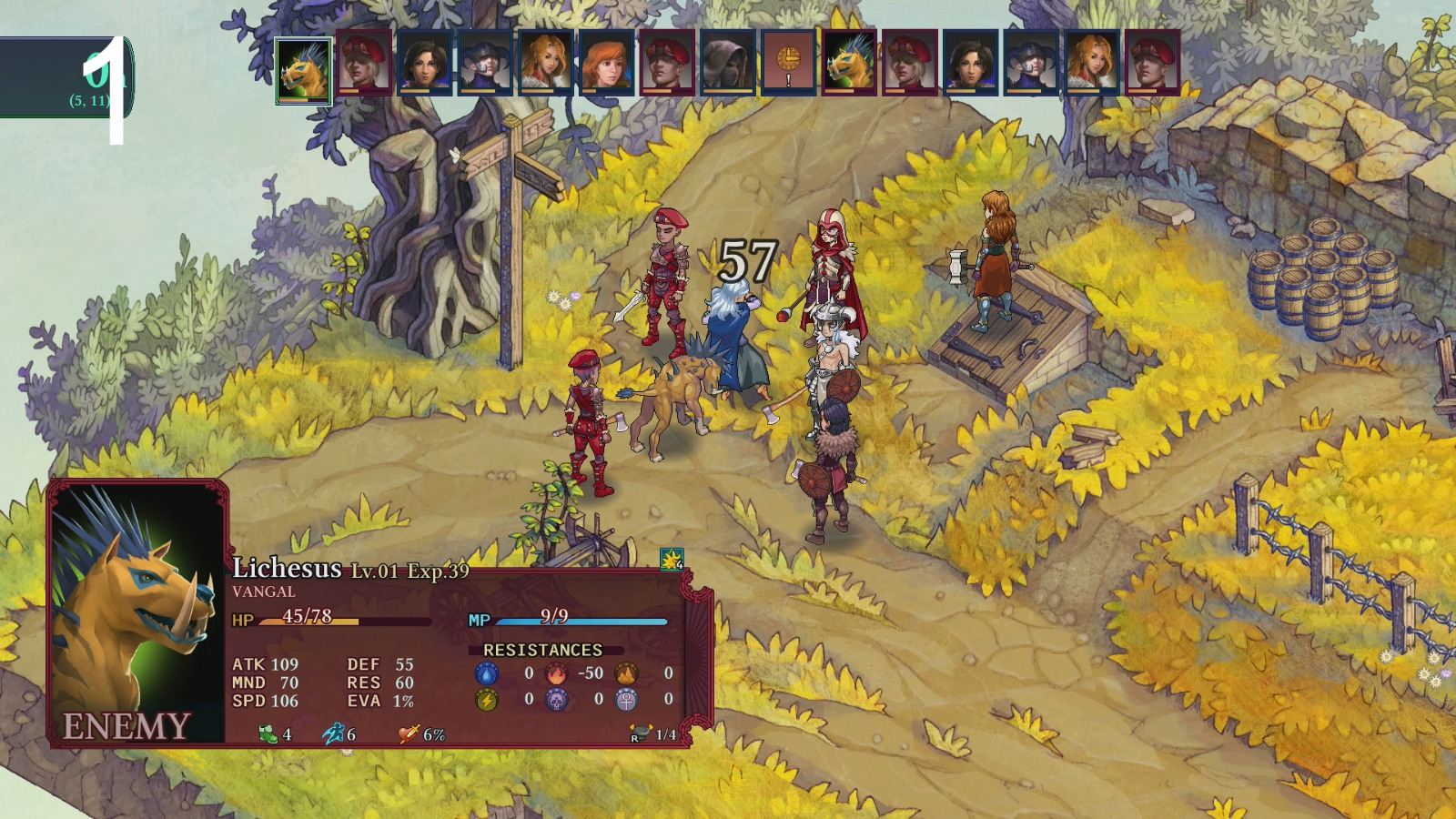Select the Water resistance icon

coord(487,673)
